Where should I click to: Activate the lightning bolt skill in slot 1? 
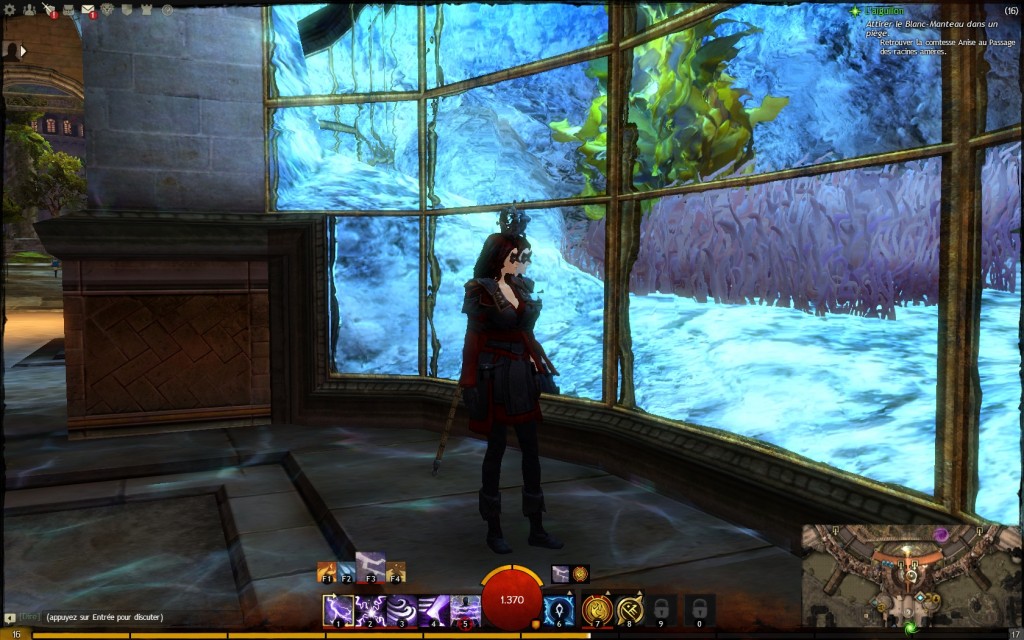(x=337, y=609)
